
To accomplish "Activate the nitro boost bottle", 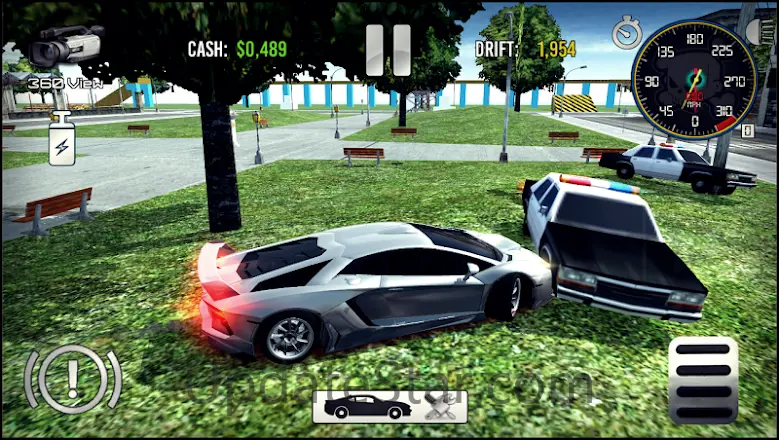I will click(x=62, y=140).
